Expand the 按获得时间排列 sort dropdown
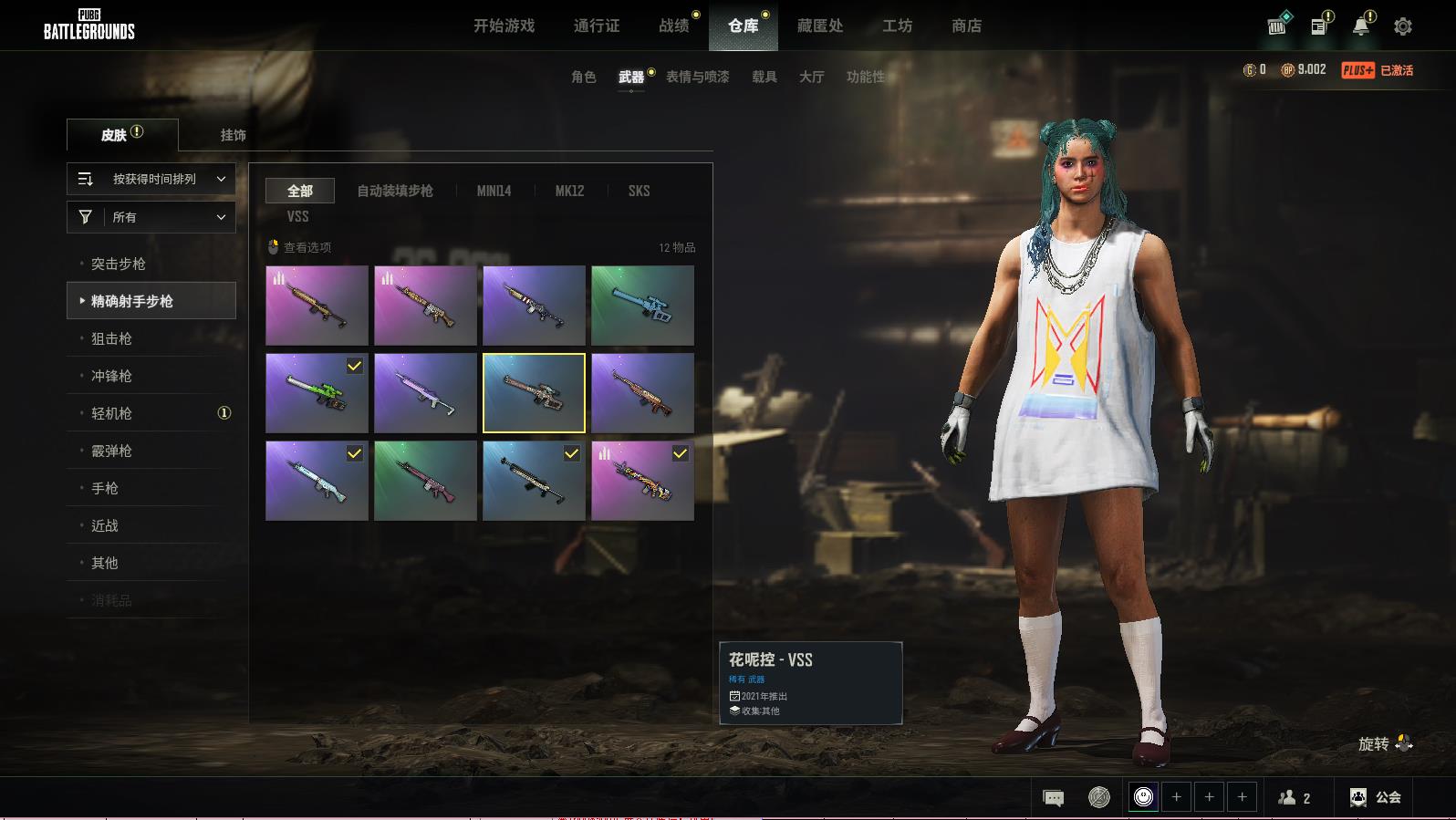The height and width of the screenshot is (820, 1456). (151, 179)
